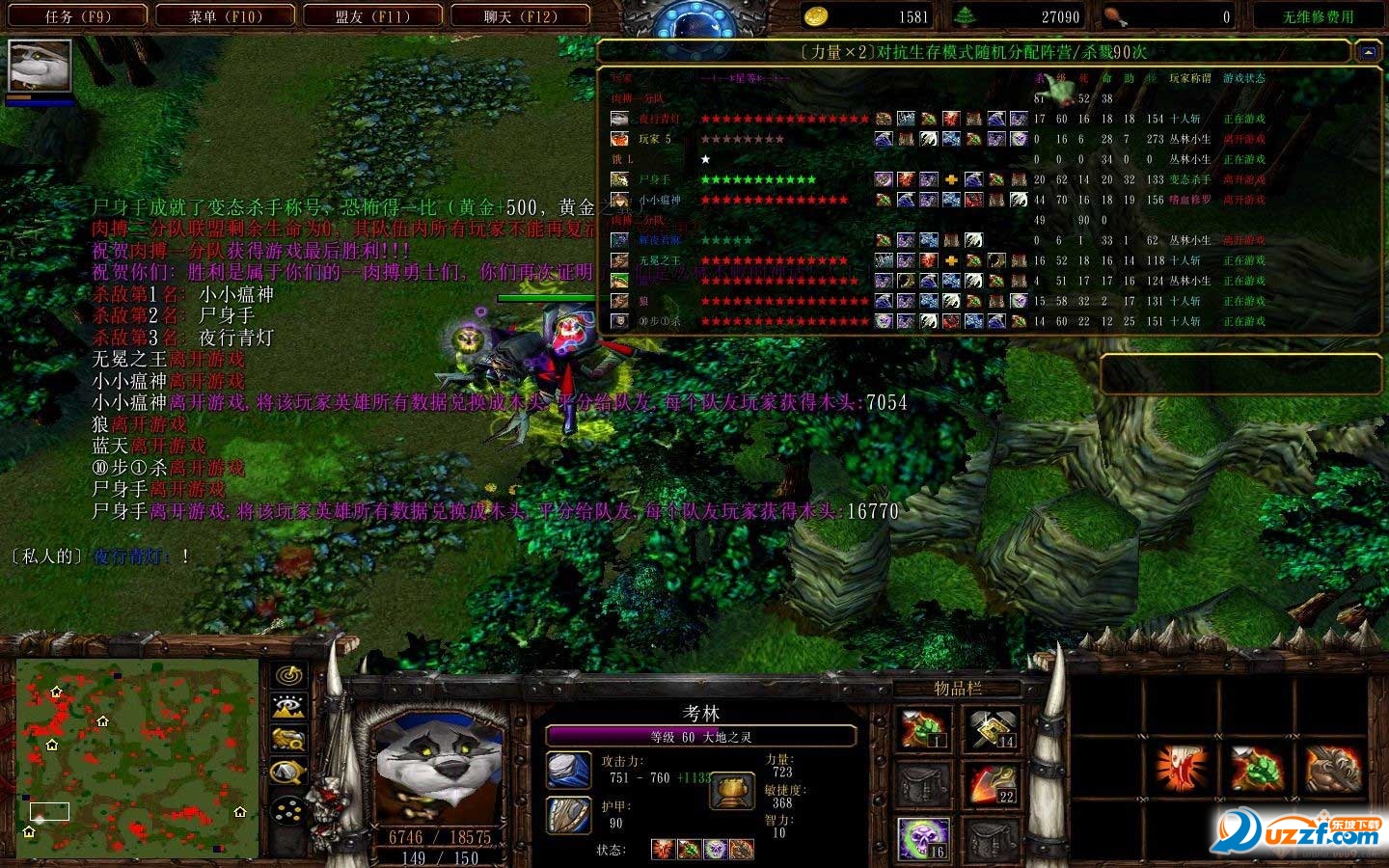Screen dimensions: 1389x868
Task: Toggle minimap ally color mode button
Action: [289, 740]
